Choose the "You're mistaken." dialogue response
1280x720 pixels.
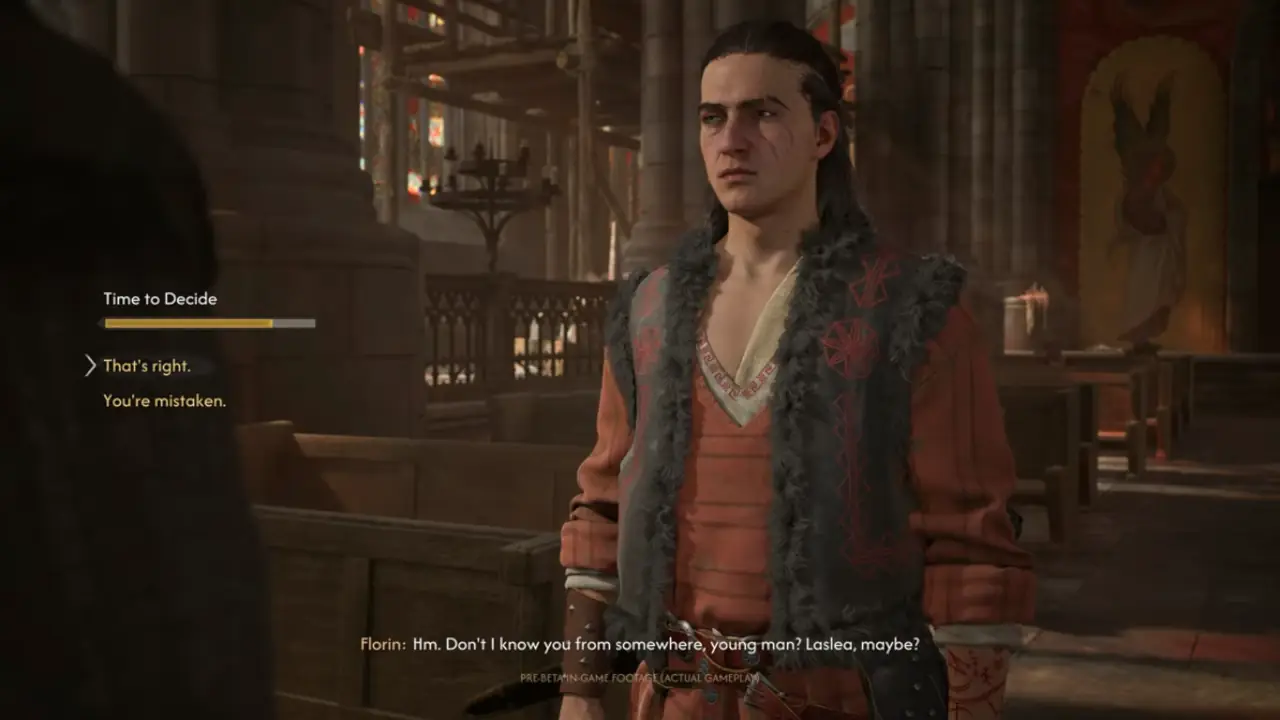(163, 401)
